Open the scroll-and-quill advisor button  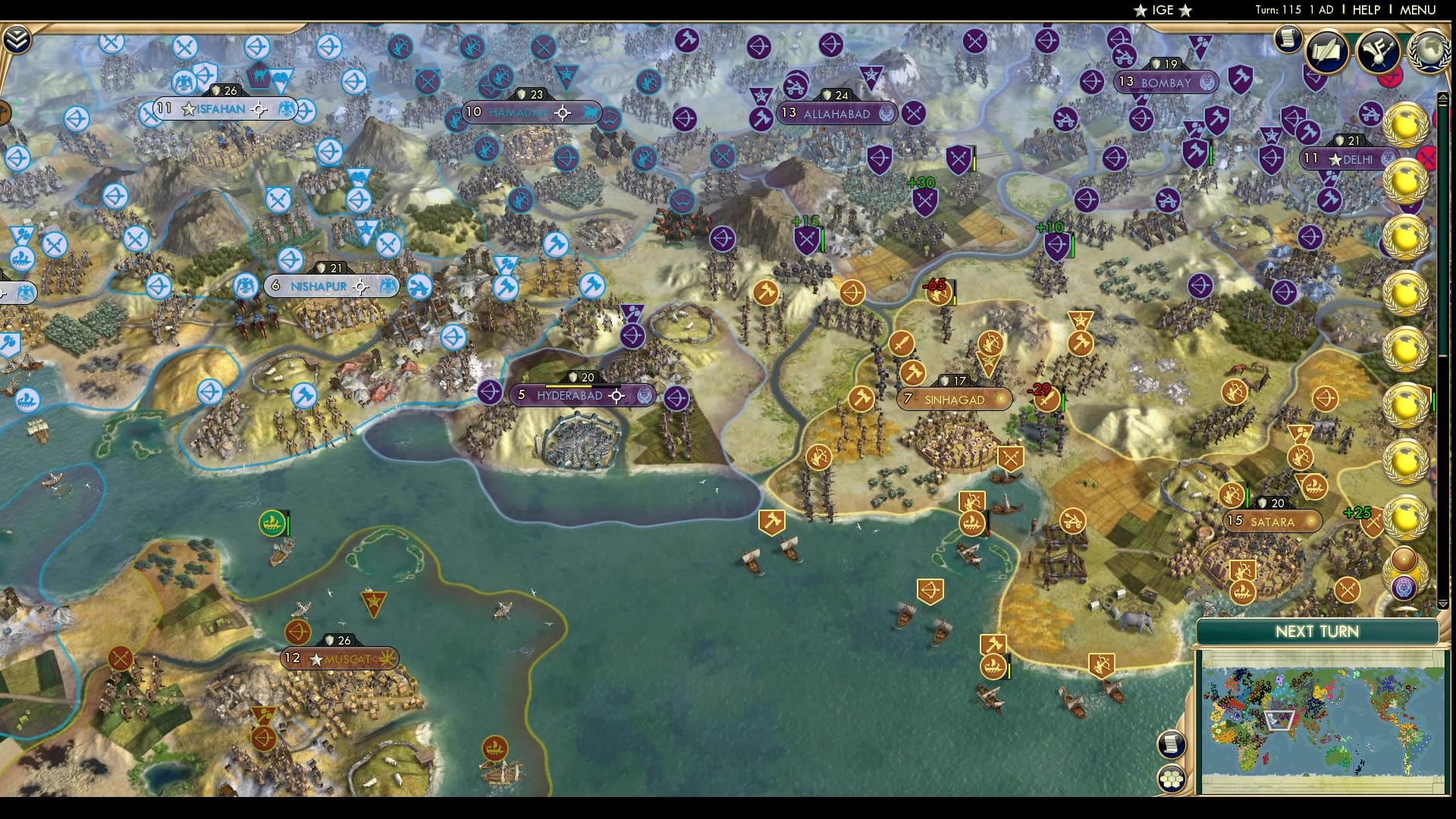click(x=1326, y=51)
